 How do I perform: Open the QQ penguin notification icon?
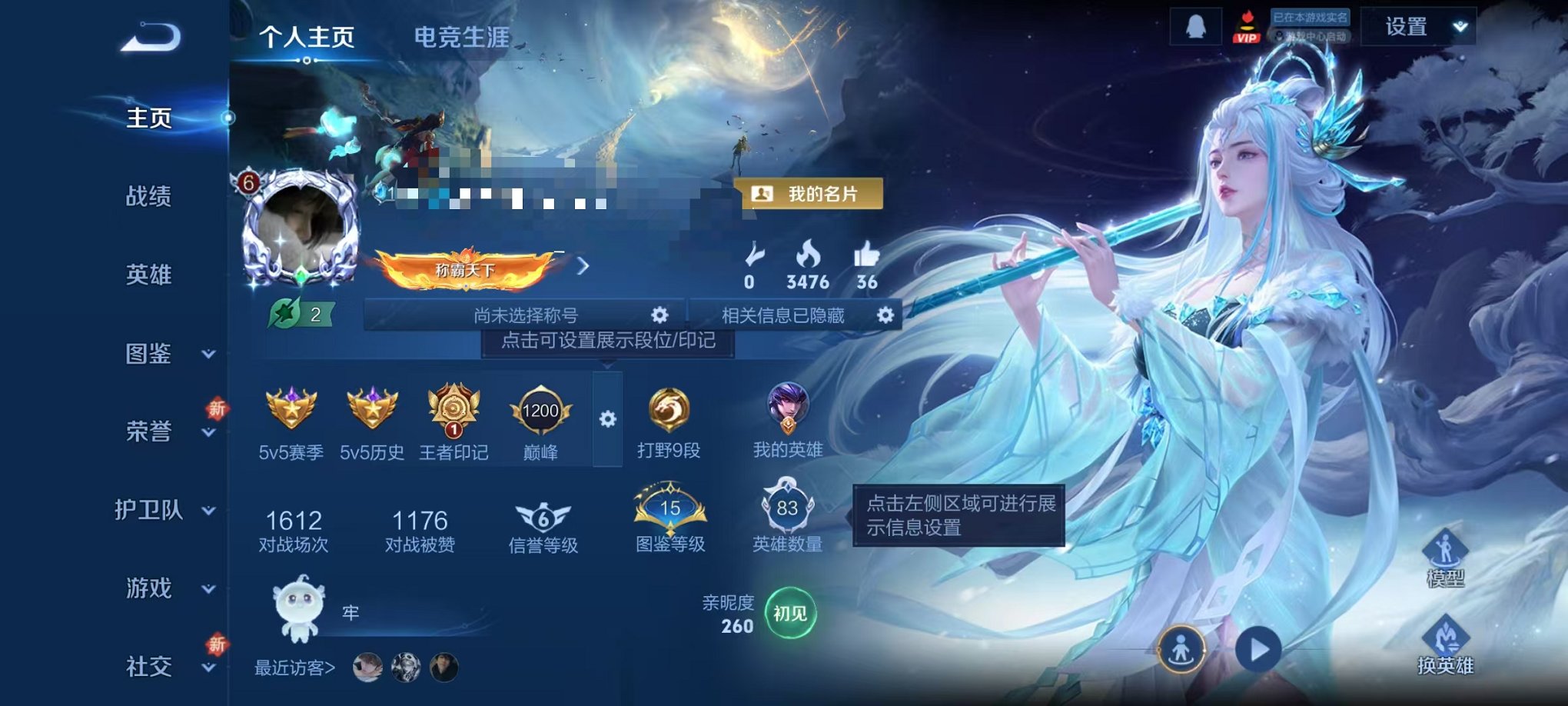pos(1195,27)
